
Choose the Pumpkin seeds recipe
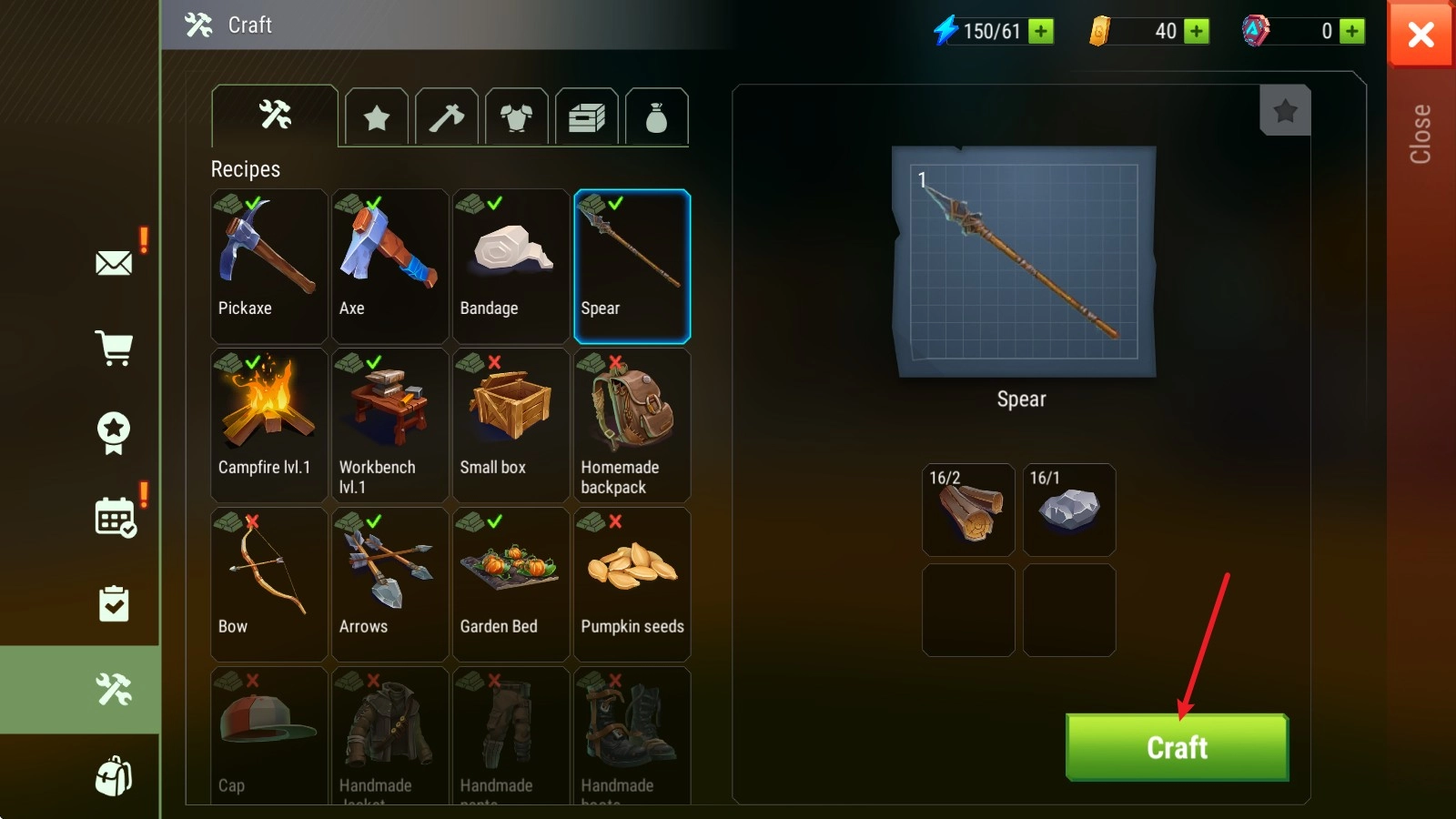tap(632, 584)
